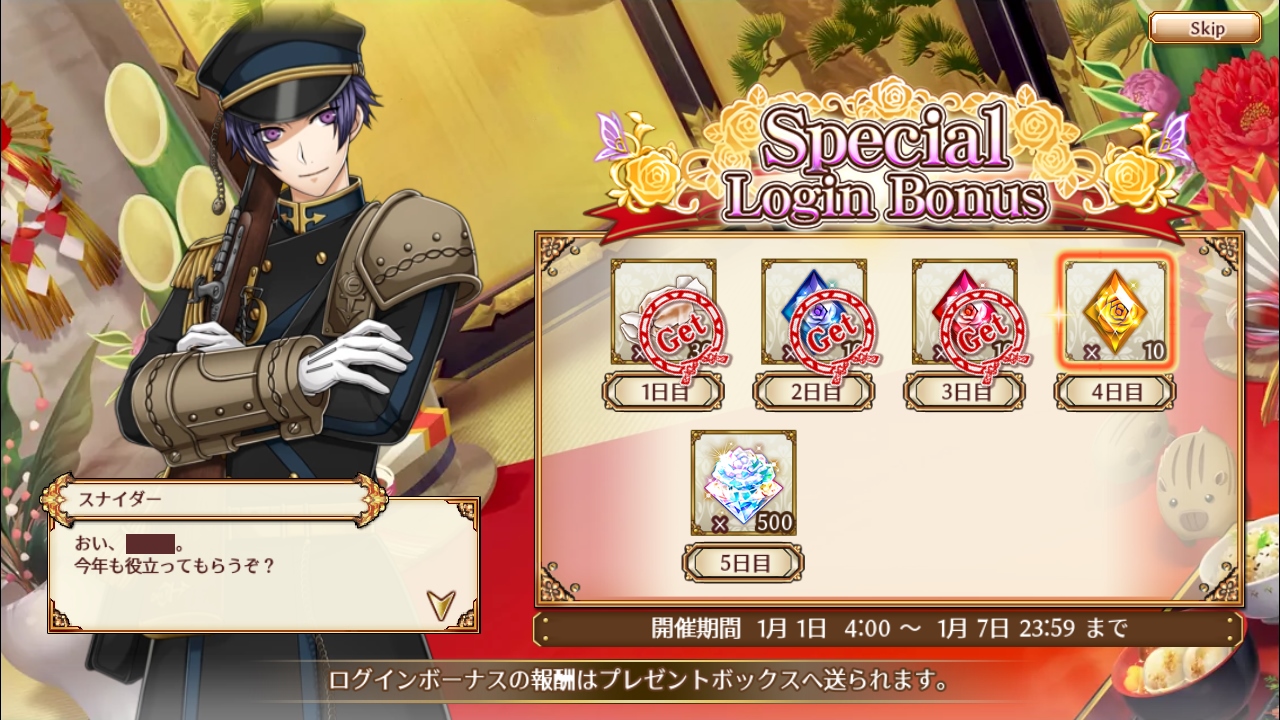The width and height of the screenshot is (1280, 720).
Task: Tap the day 3 red gem reward
Action: click(x=964, y=312)
